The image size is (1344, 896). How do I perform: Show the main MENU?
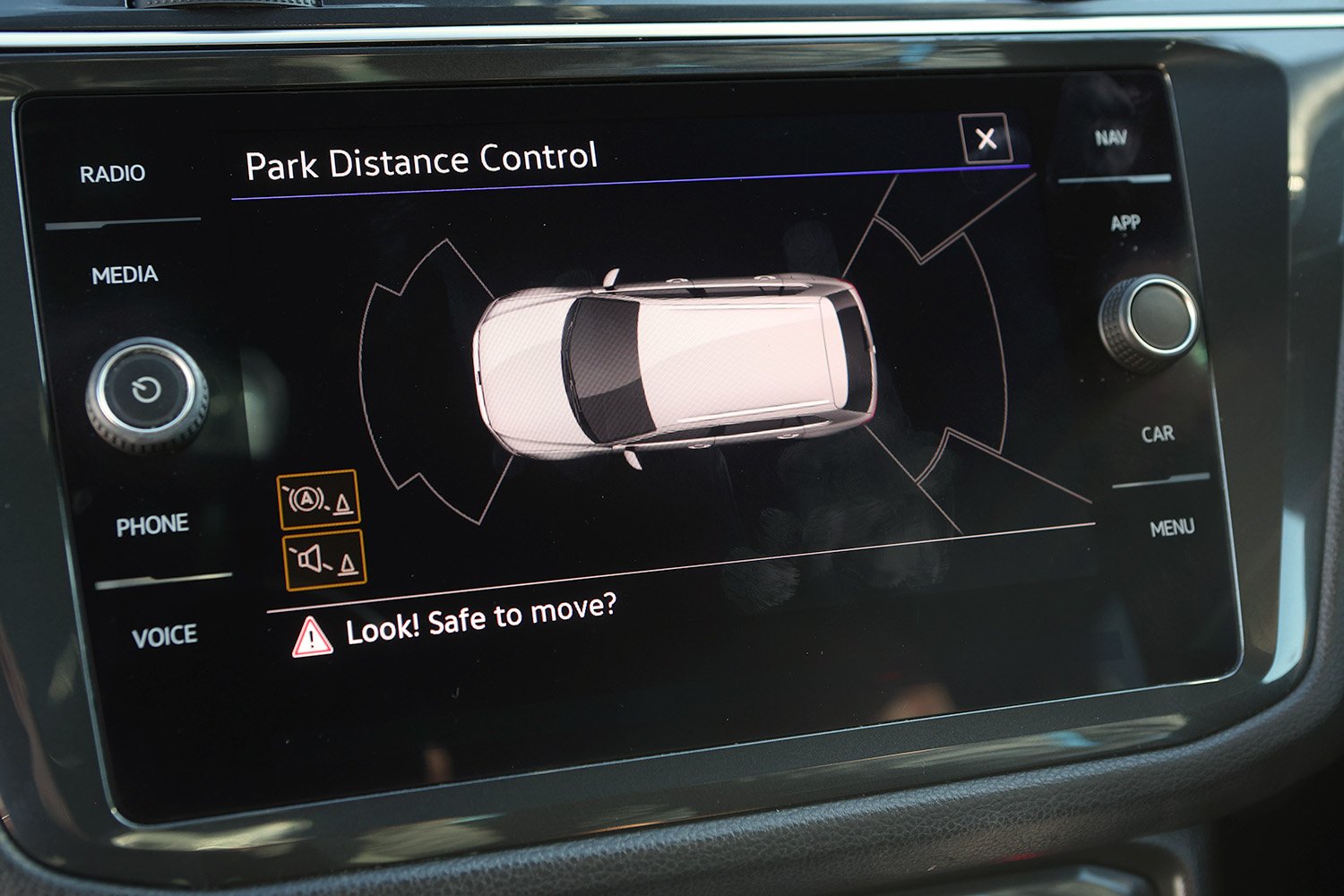tap(1172, 528)
